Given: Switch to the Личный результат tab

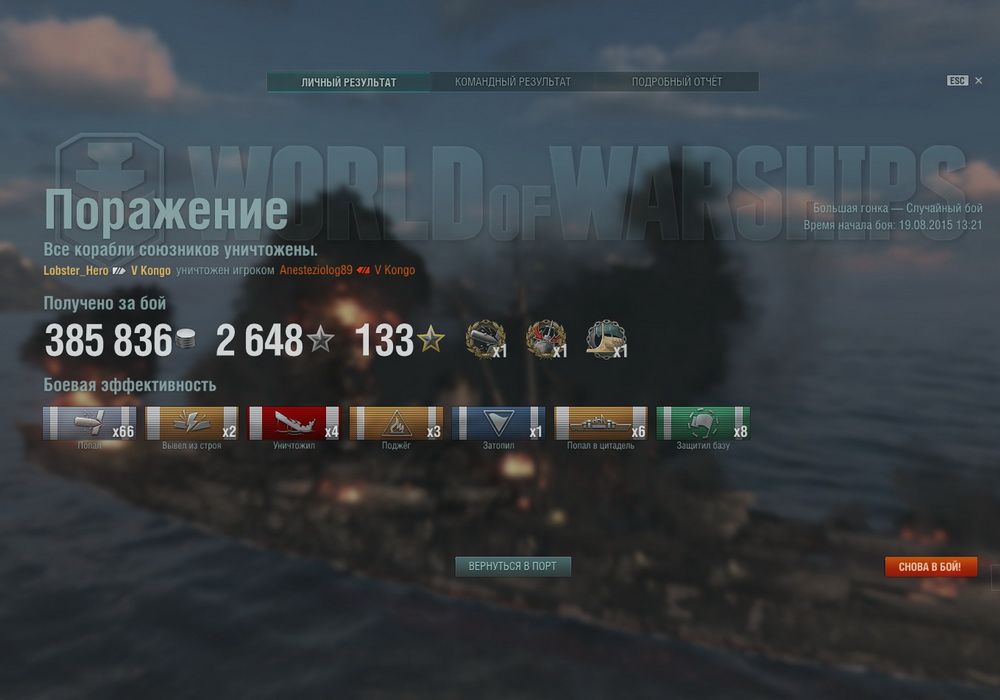Looking at the screenshot, I should click(x=349, y=82).
